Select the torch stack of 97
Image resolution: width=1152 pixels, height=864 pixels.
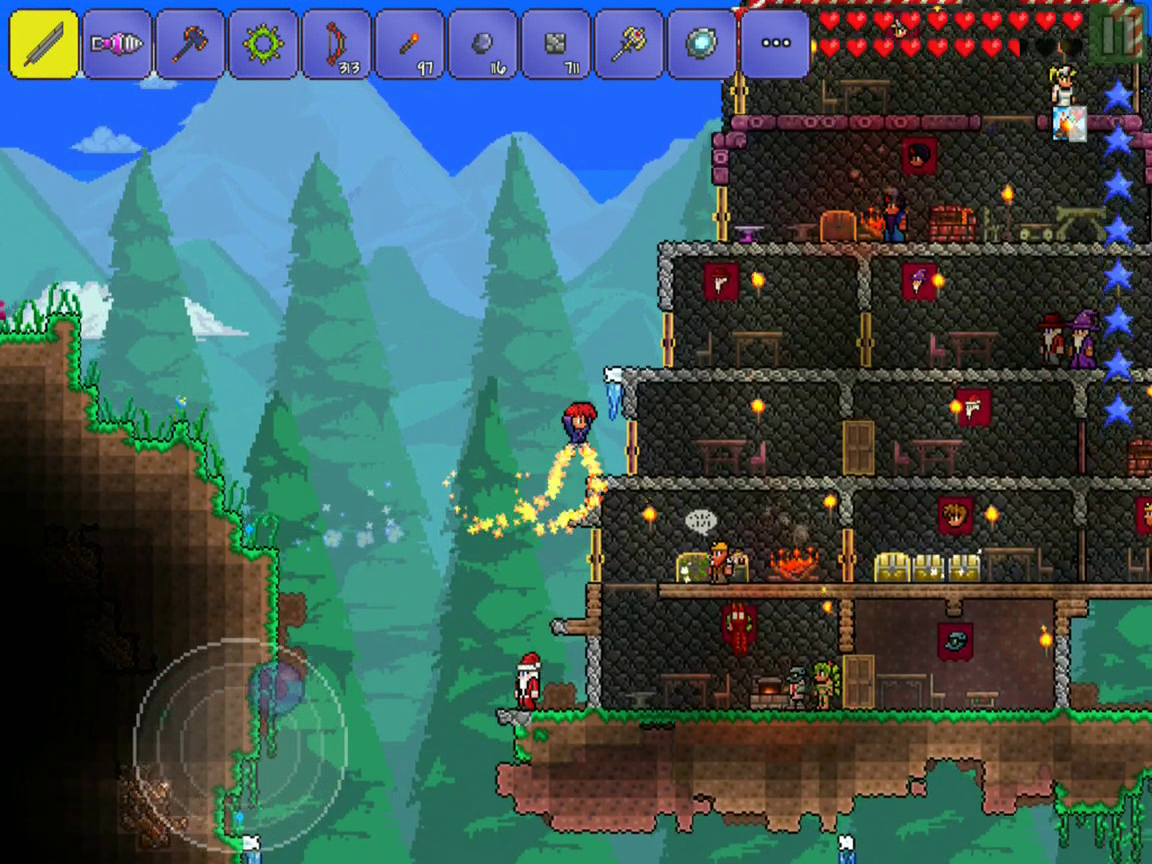tap(410, 44)
